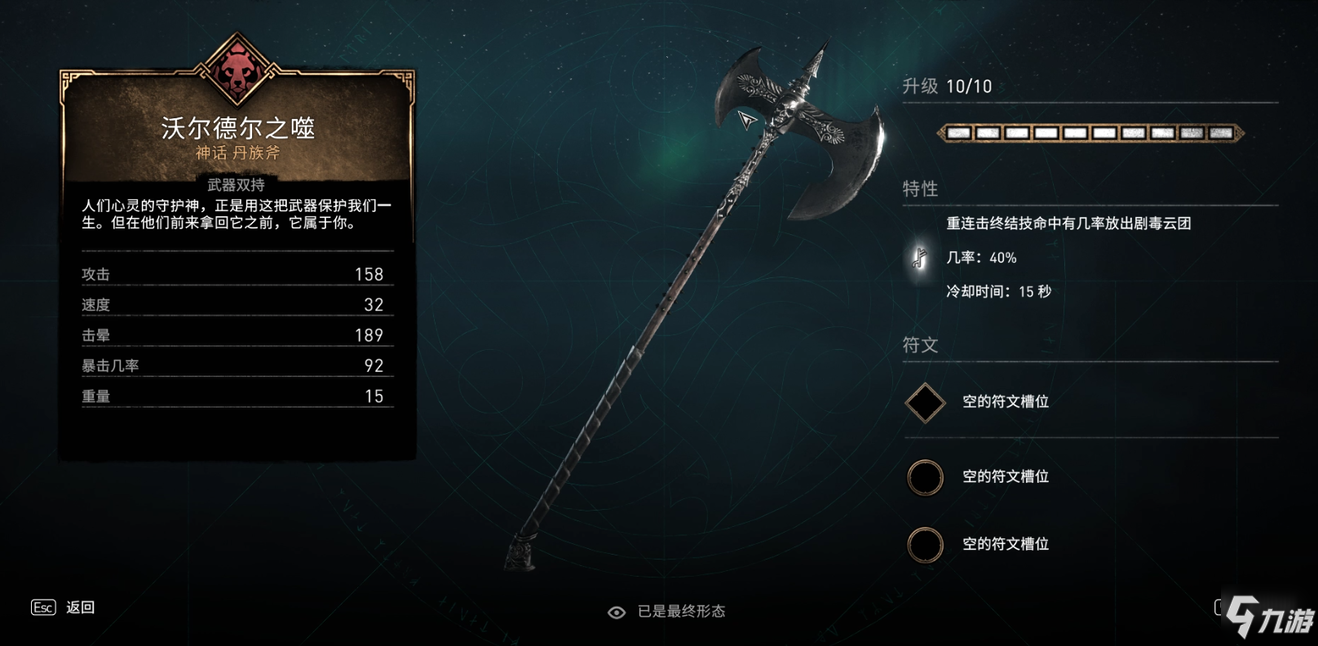Click the eye icon beside 已是最终形态

tap(617, 612)
